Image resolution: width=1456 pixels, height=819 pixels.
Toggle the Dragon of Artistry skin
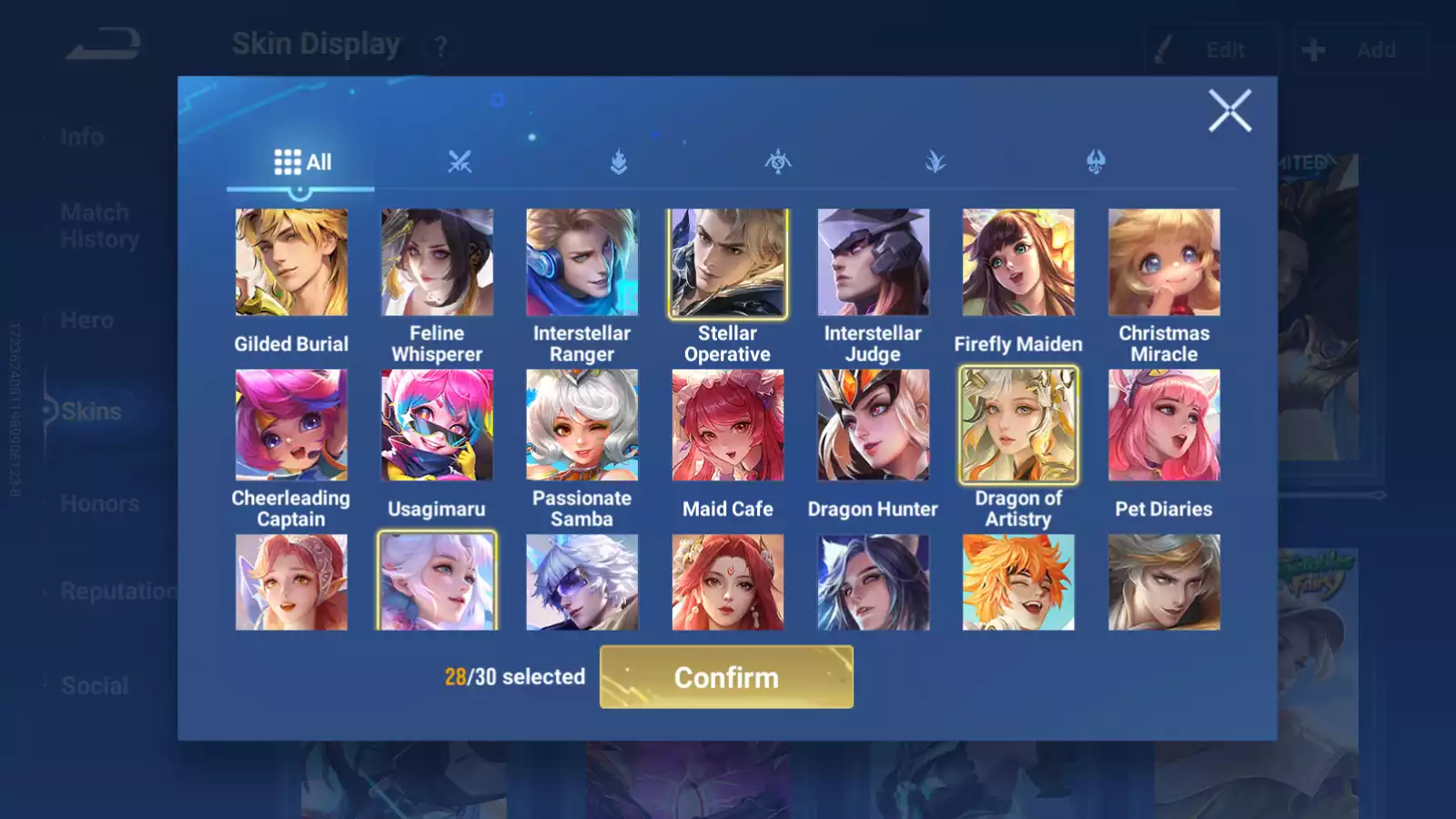tap(1018, 425)
